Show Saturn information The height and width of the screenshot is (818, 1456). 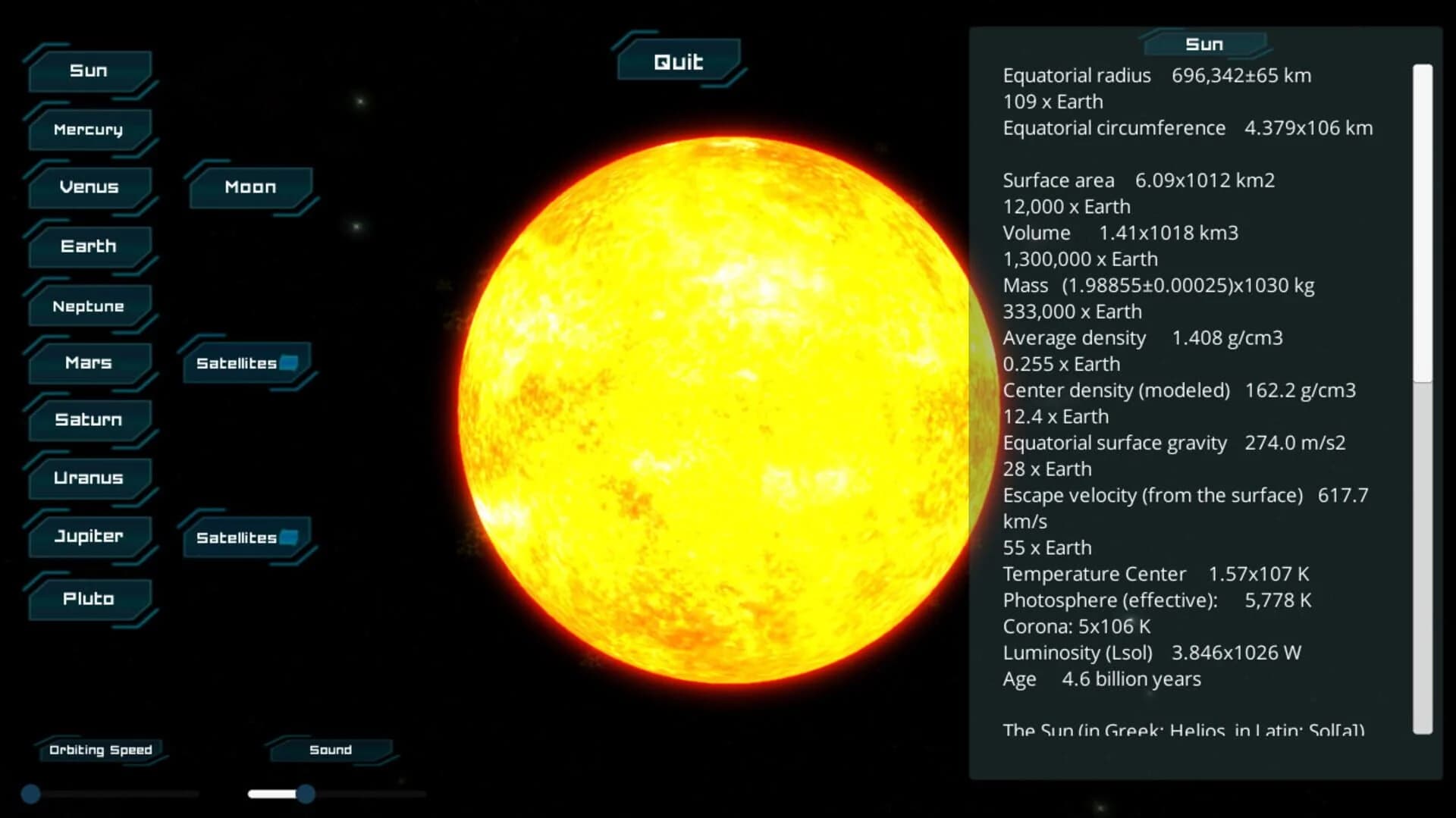(89, 419)
